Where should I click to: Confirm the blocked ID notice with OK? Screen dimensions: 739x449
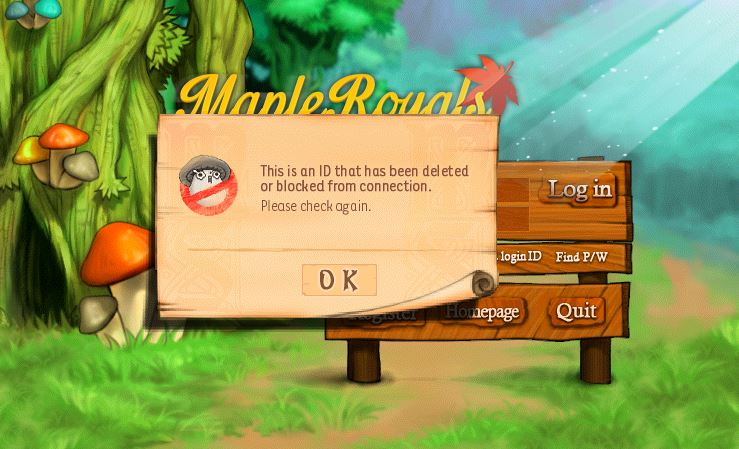[339, 280]
